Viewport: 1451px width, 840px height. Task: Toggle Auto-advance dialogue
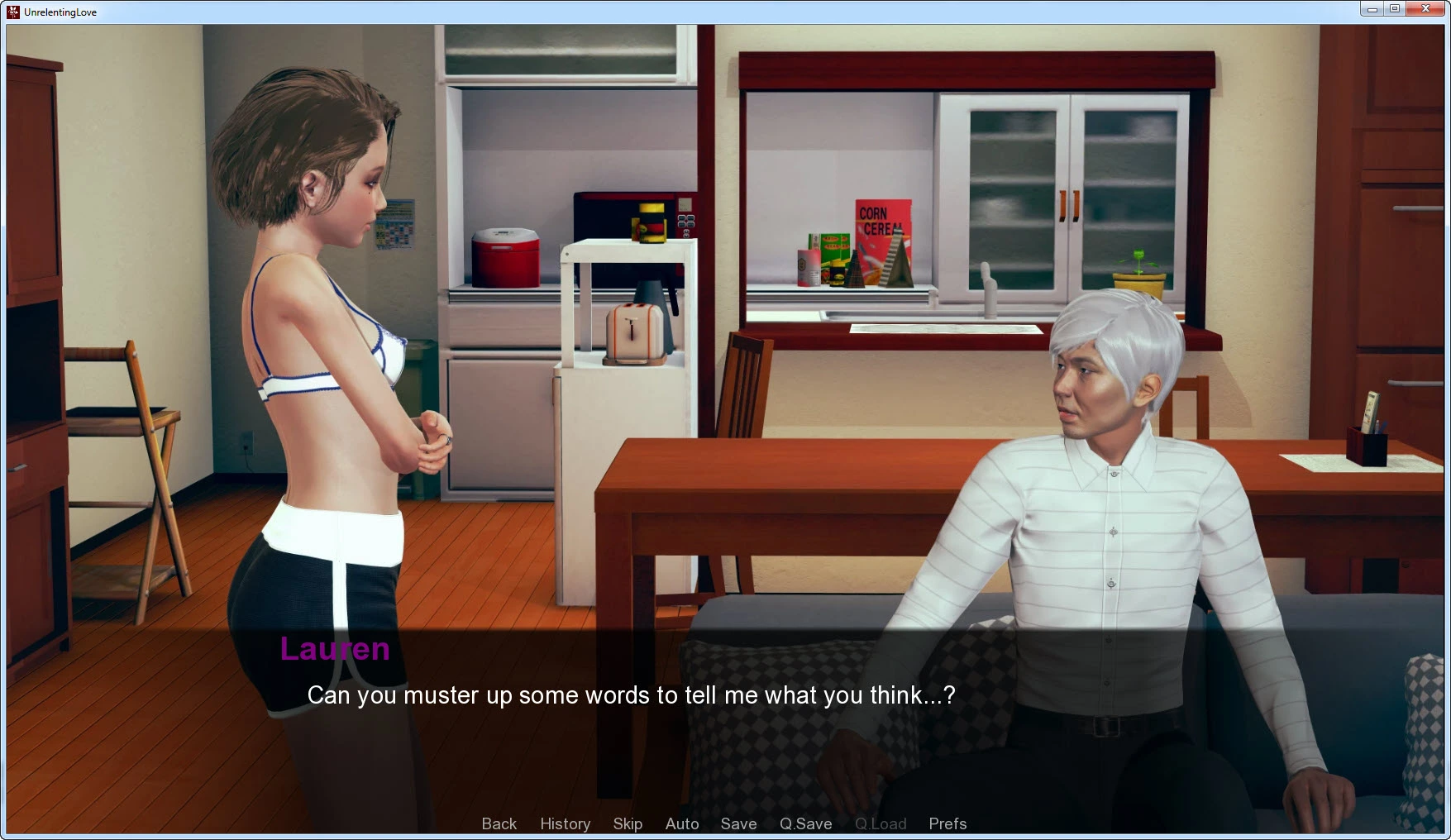tap(682, 823)
